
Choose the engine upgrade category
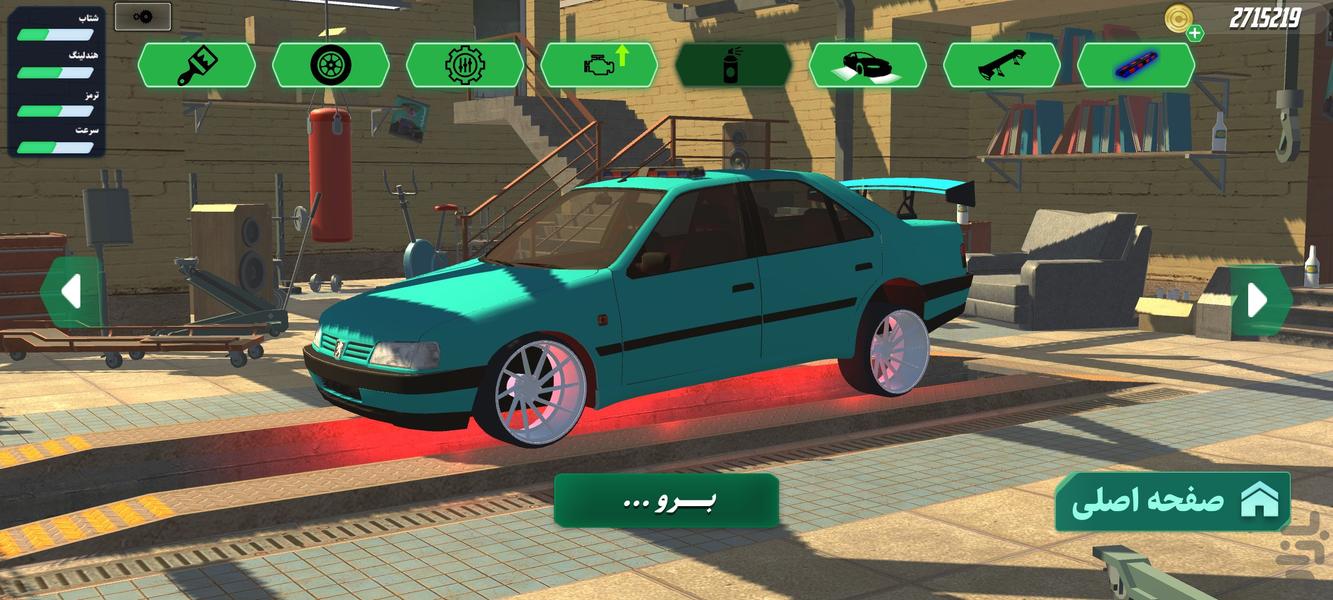pyautogui.click(x=599, y=65)
